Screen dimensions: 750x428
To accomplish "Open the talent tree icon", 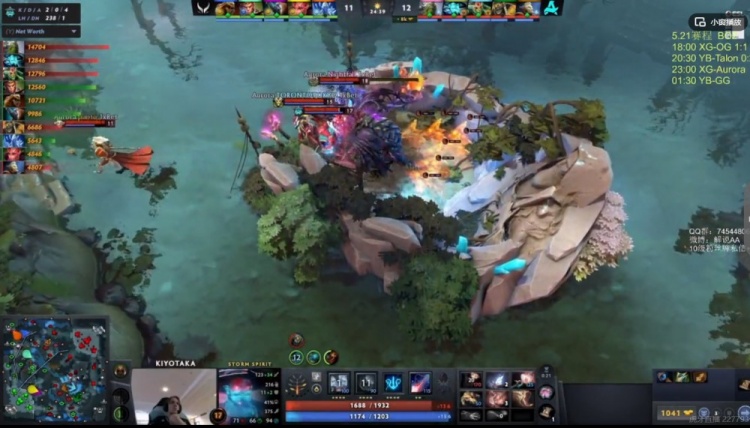I will [x=296, y=383].
